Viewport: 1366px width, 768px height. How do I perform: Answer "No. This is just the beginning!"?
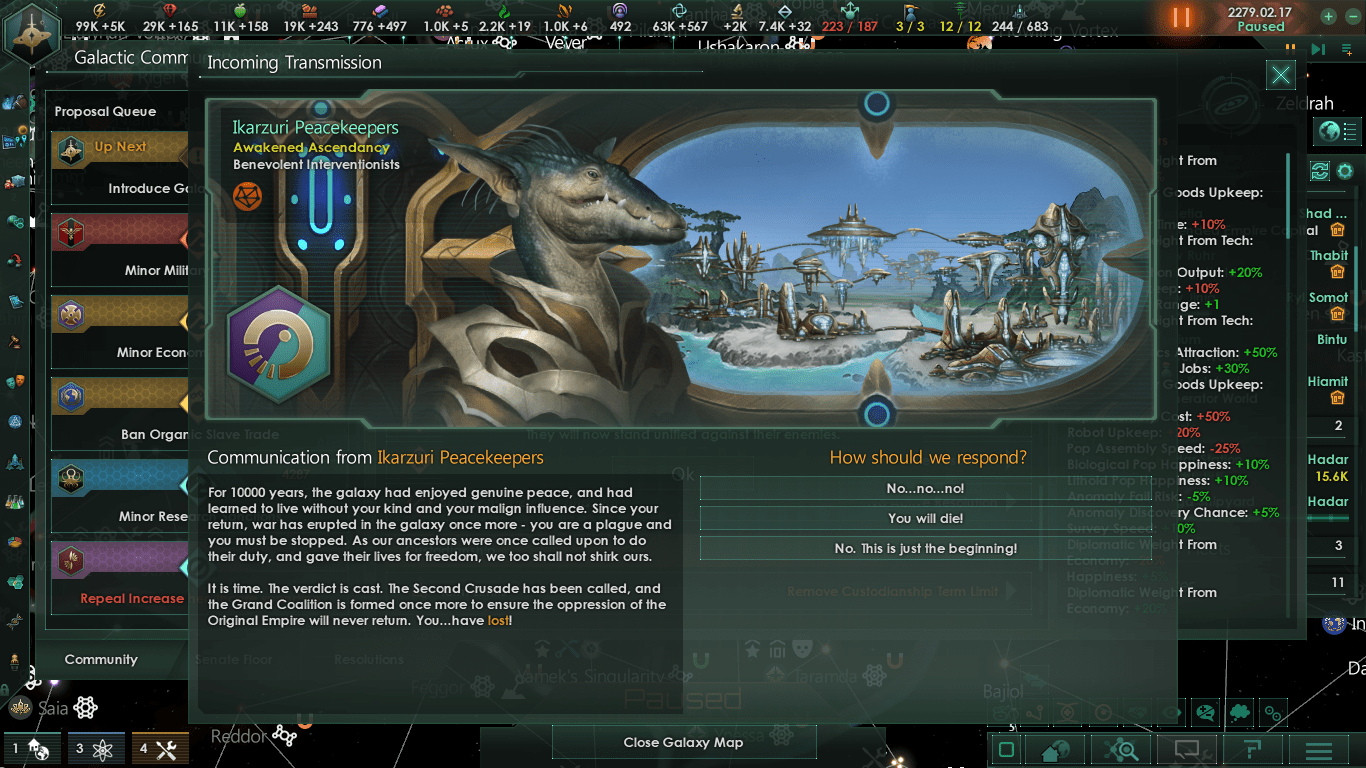pos(925,548)
